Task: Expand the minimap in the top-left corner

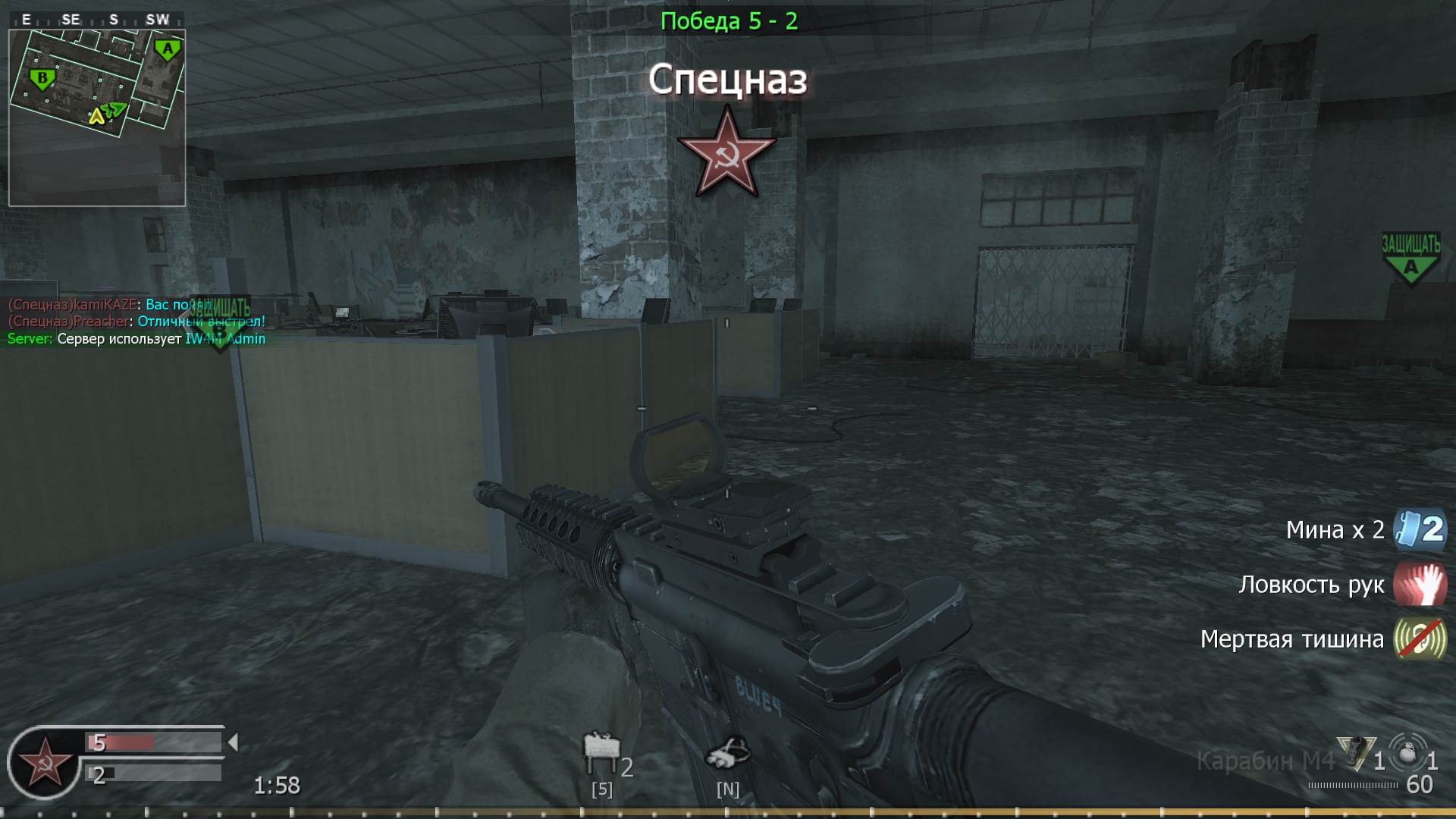Action: click(97, 114)
